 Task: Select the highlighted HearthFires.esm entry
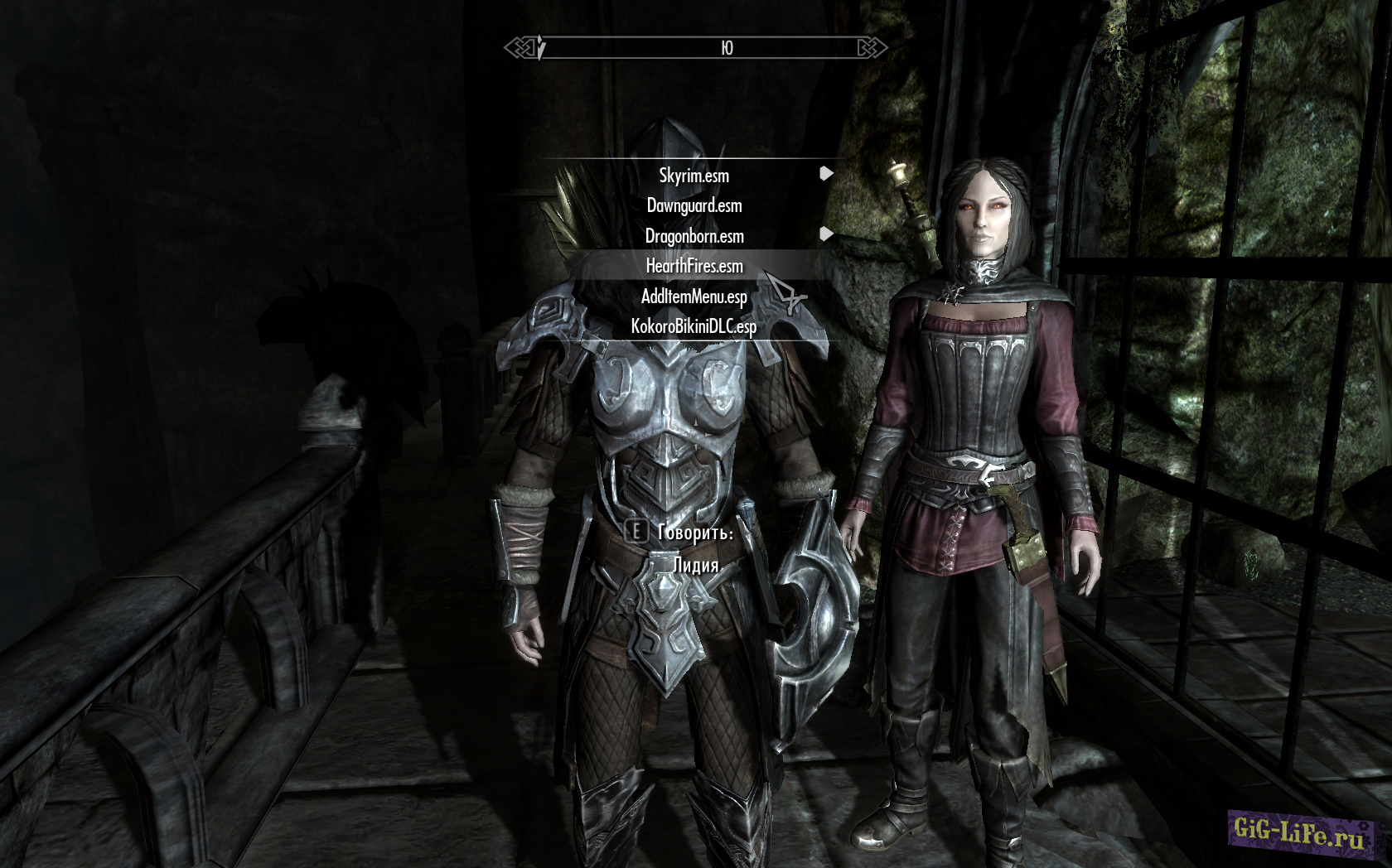pyautogui.click(x=694, y=266)
